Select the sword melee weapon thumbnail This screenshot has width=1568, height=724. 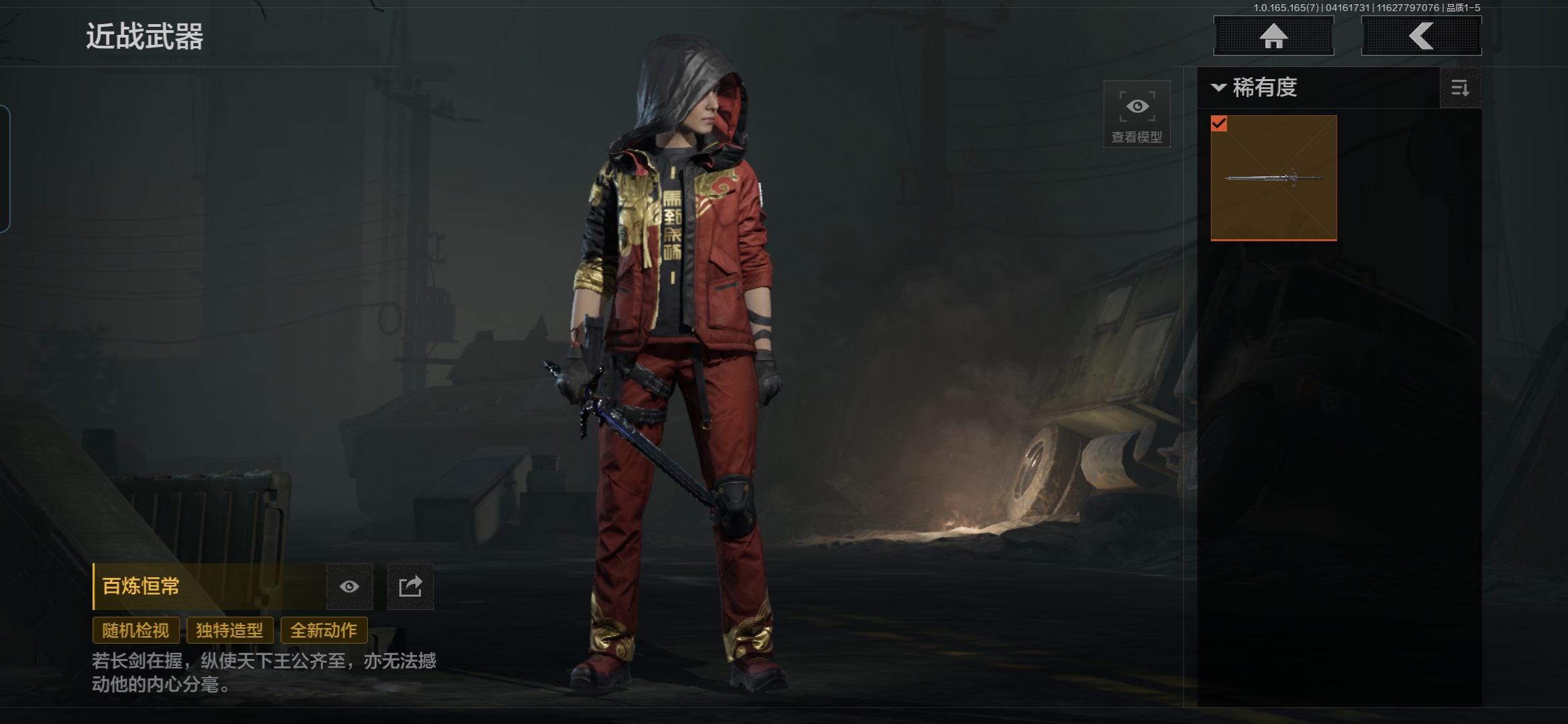(1273, 178)
